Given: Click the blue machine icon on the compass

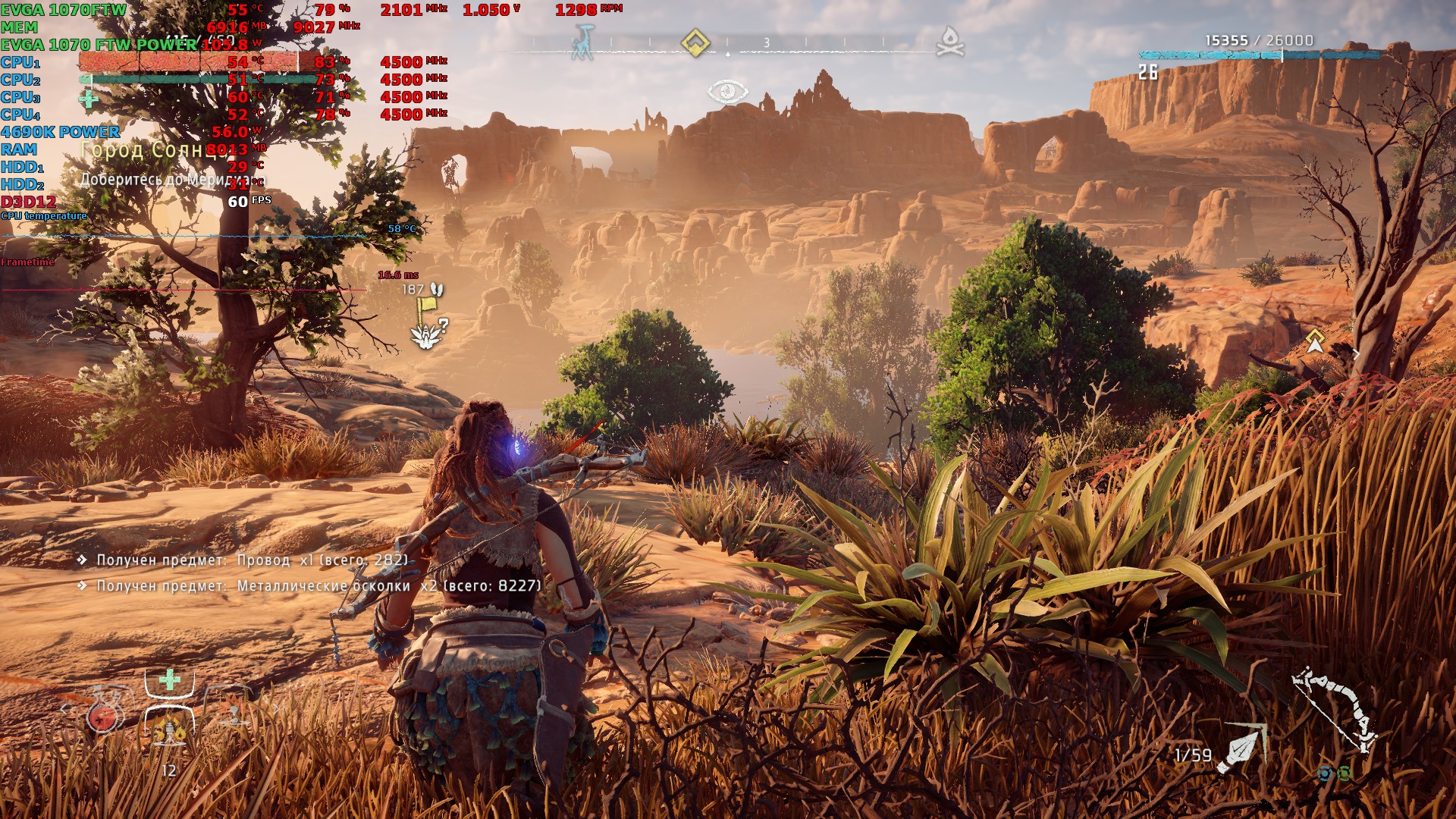Looking at the screenshot, I should pyautogui.click(x=584, y=42).
